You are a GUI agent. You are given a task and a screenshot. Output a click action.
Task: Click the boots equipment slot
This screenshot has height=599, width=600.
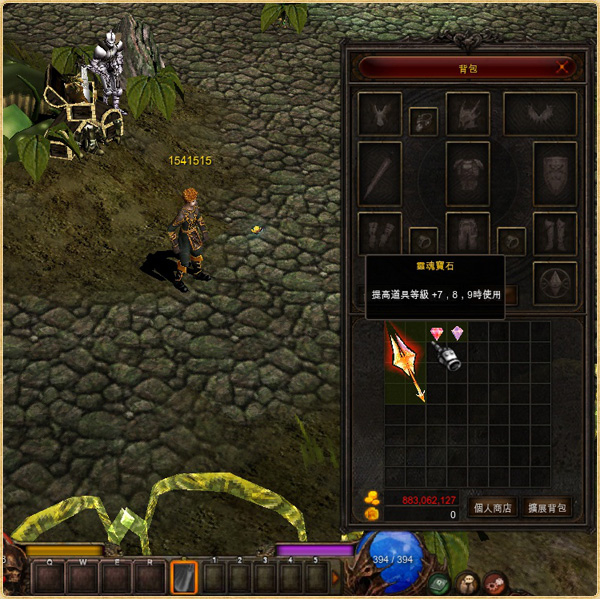(x=555, y=234)
